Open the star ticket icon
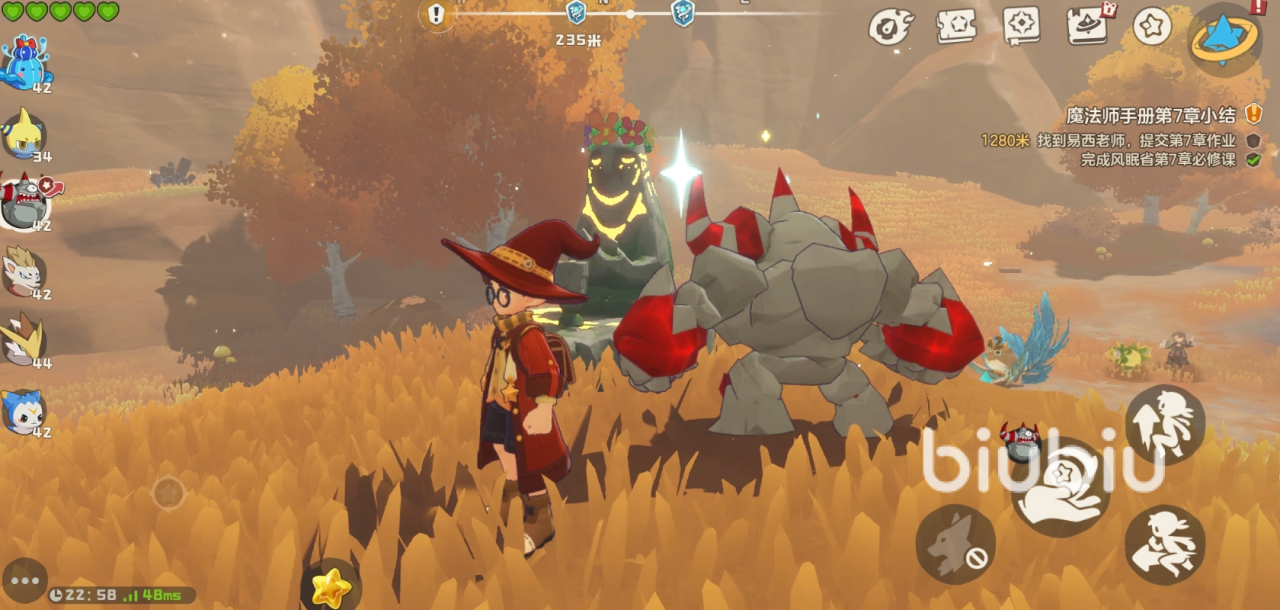1280x610 pixels. [x=956, y=26]
